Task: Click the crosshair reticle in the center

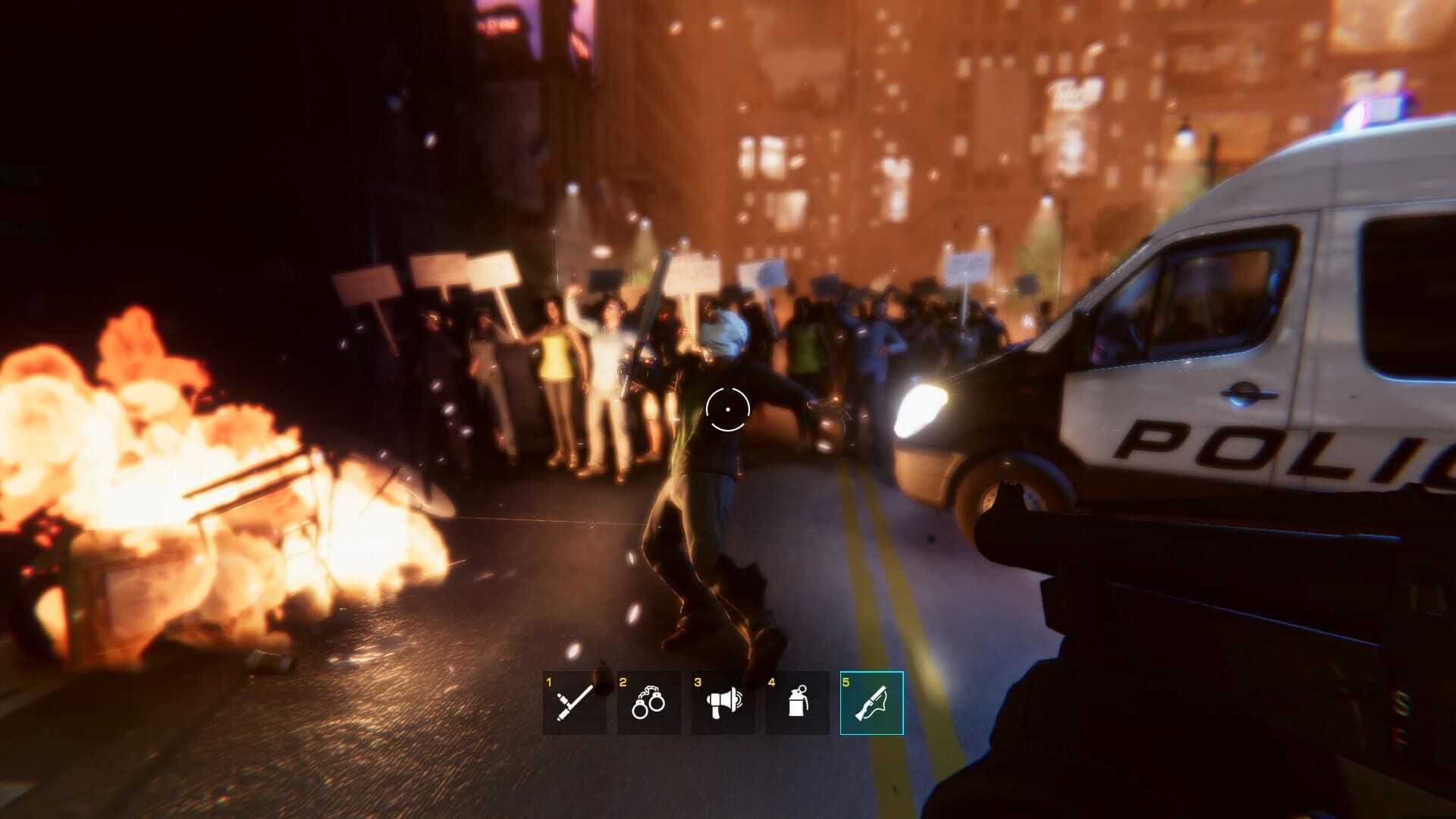Action: 729,409
